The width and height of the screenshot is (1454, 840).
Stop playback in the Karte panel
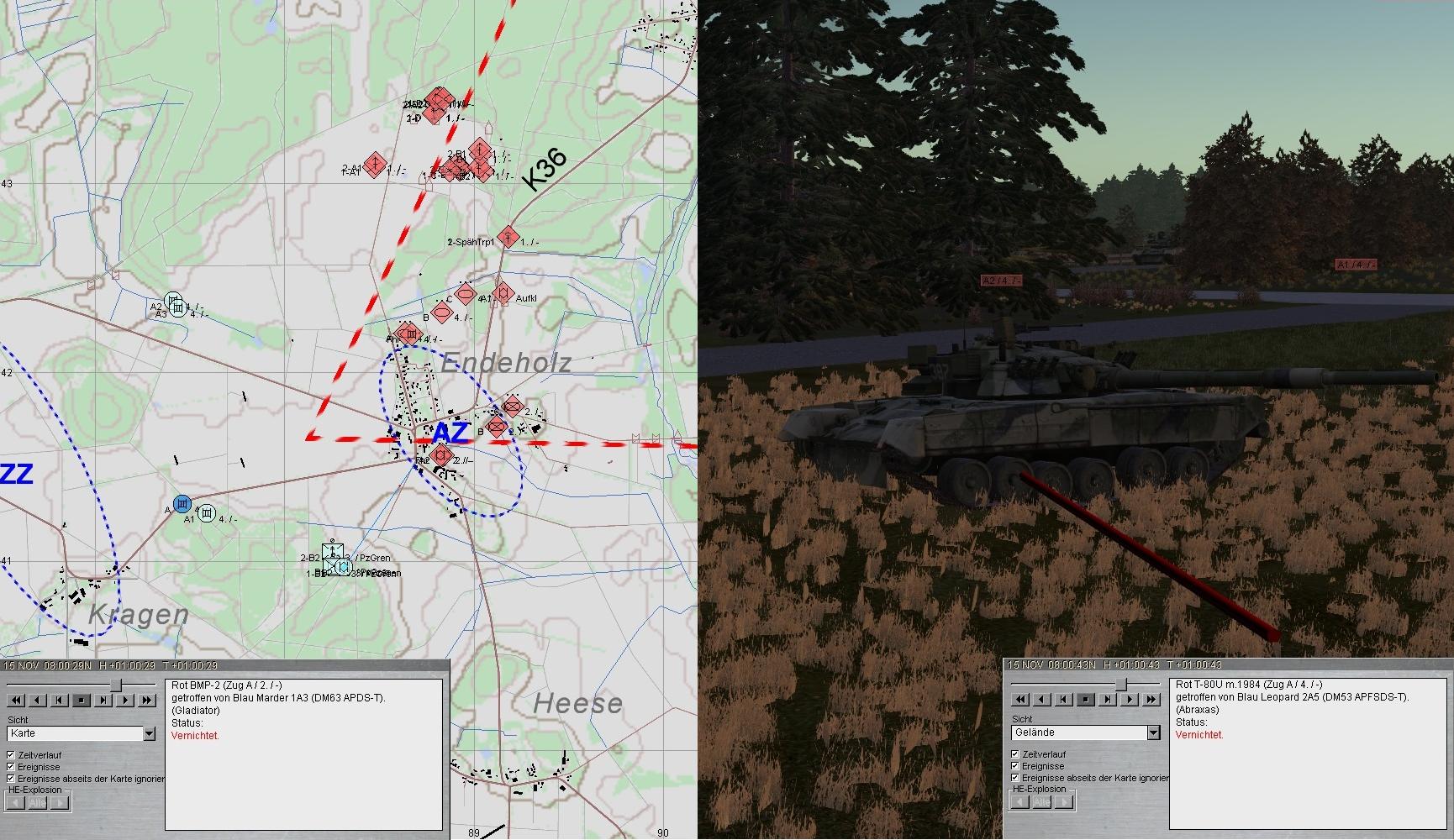pyautogui.click(x=82, y=700)
